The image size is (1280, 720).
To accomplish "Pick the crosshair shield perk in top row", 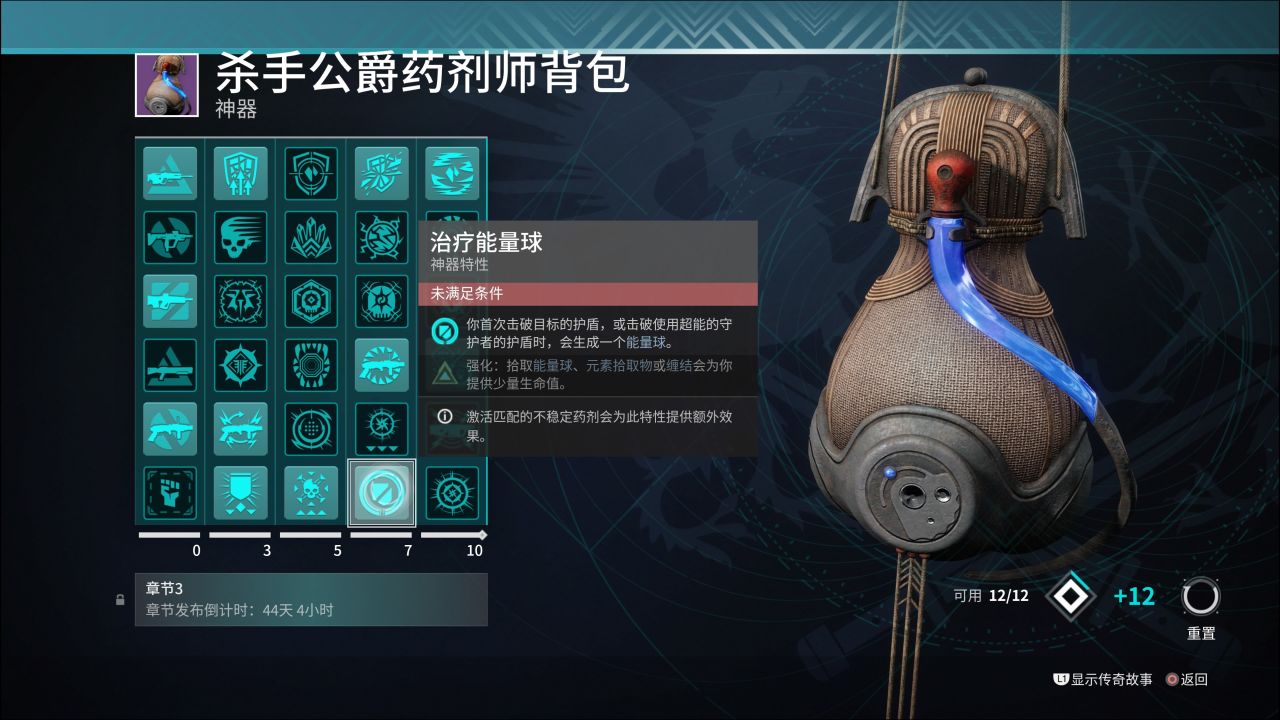I will (311, 173).
